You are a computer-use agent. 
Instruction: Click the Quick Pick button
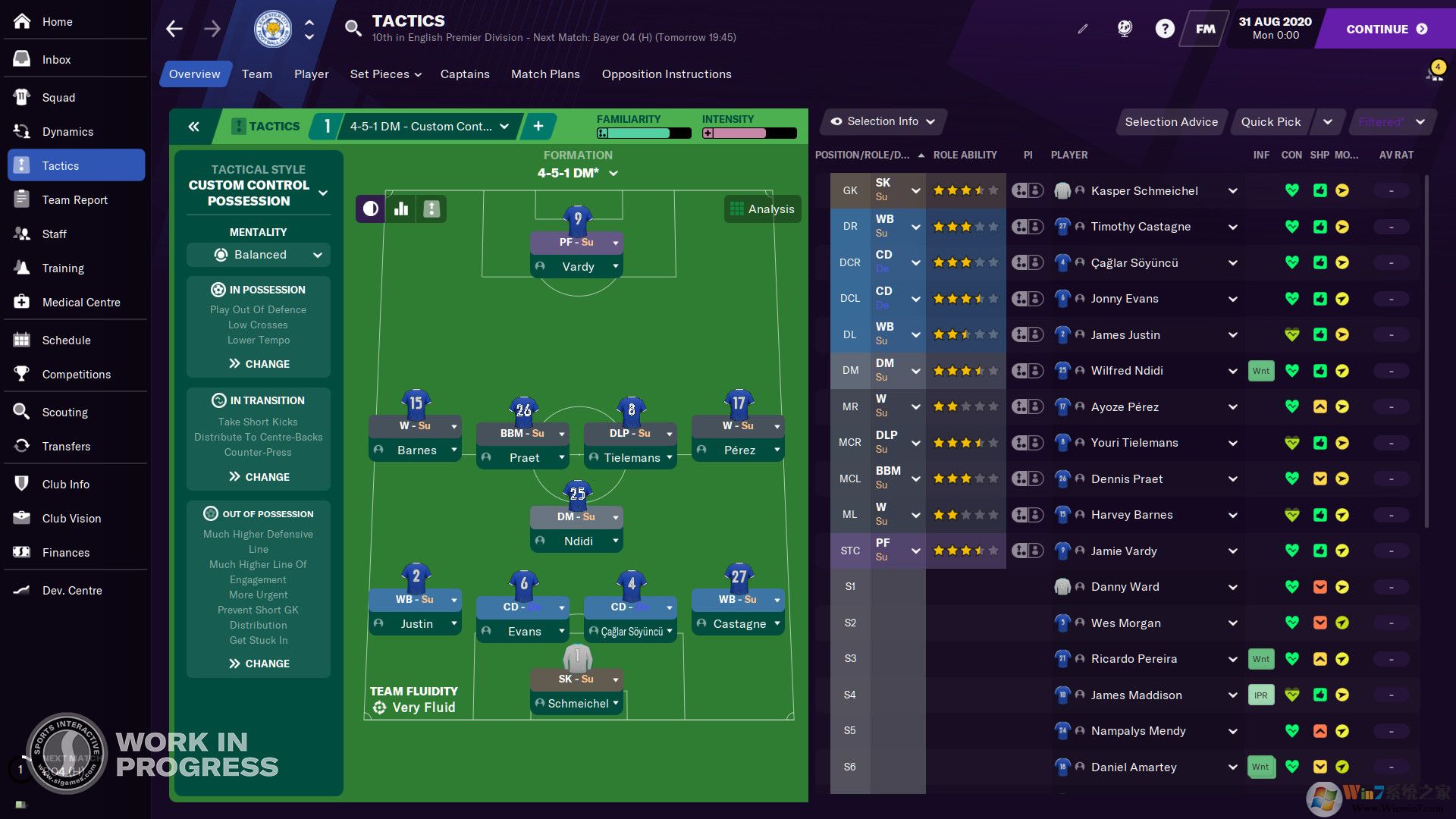coord(1270,122)
